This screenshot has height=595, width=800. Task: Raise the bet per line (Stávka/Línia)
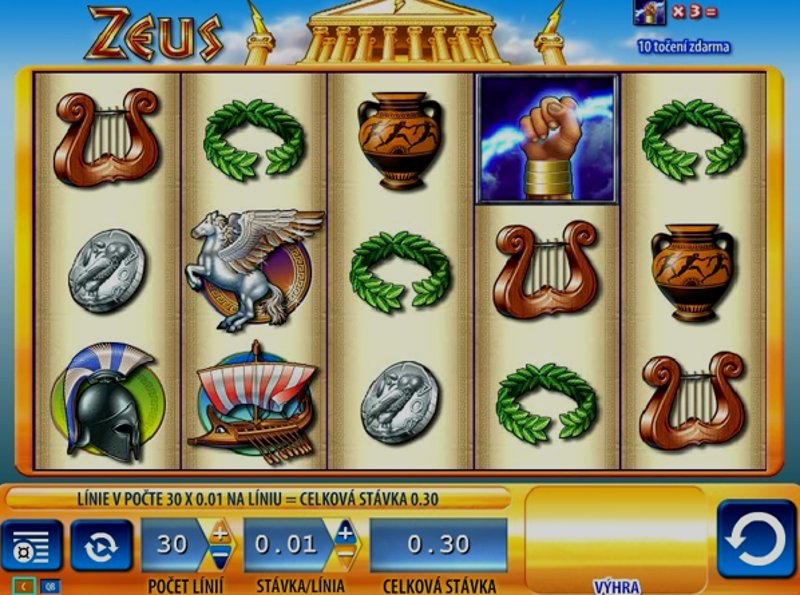[x=345, y=532]
